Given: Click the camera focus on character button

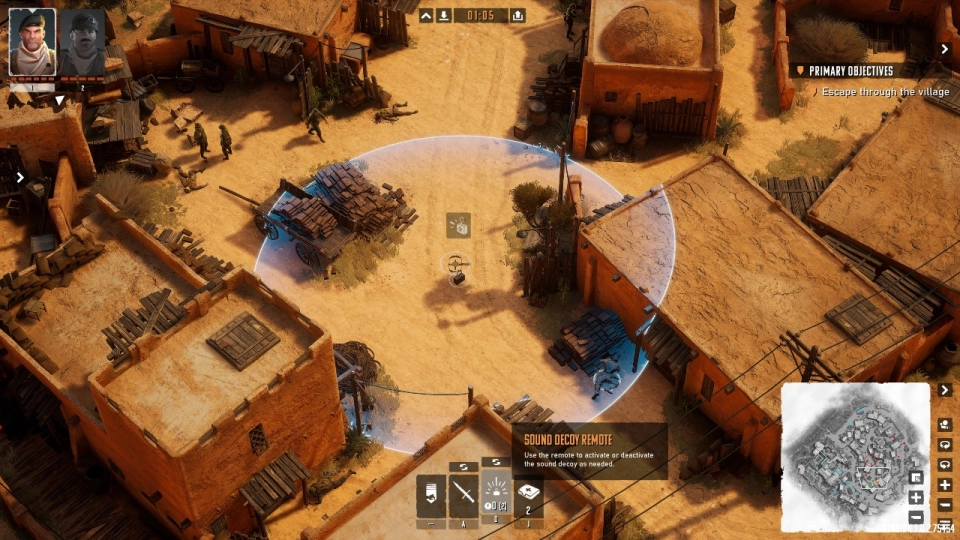Looking at the screenshot, I should pos(945,424).
